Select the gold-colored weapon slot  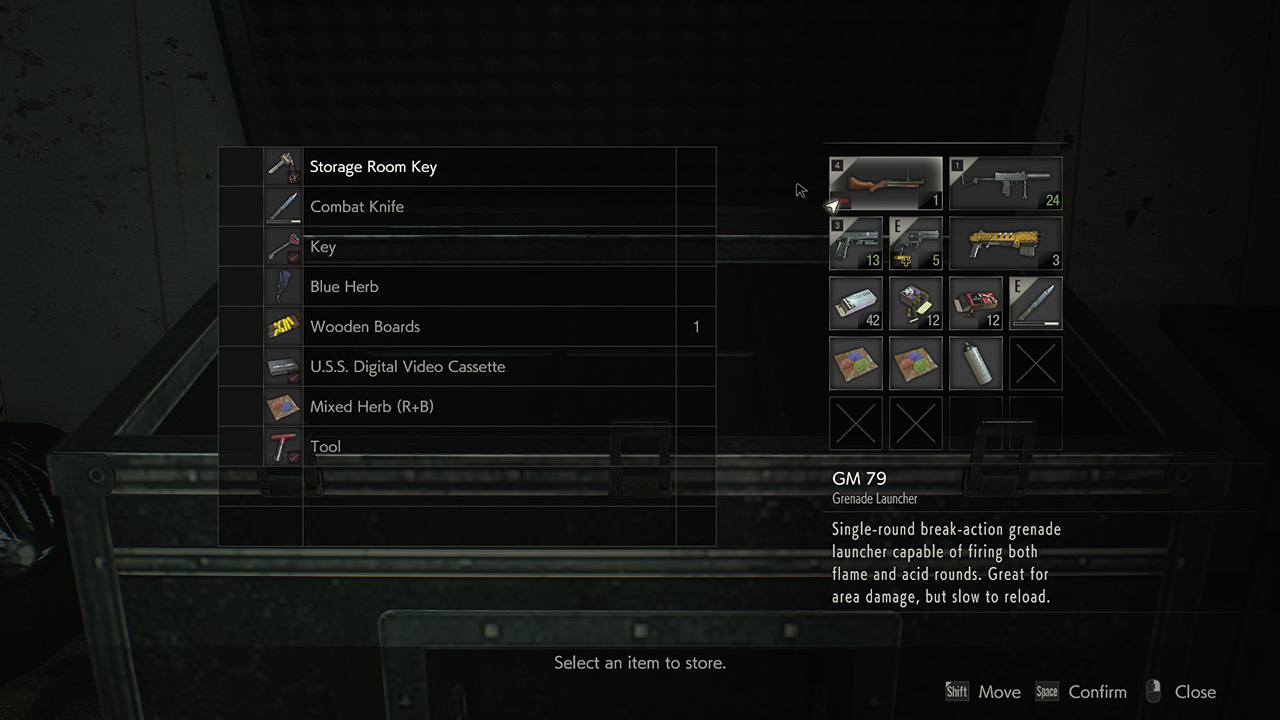pos(1005,243)
